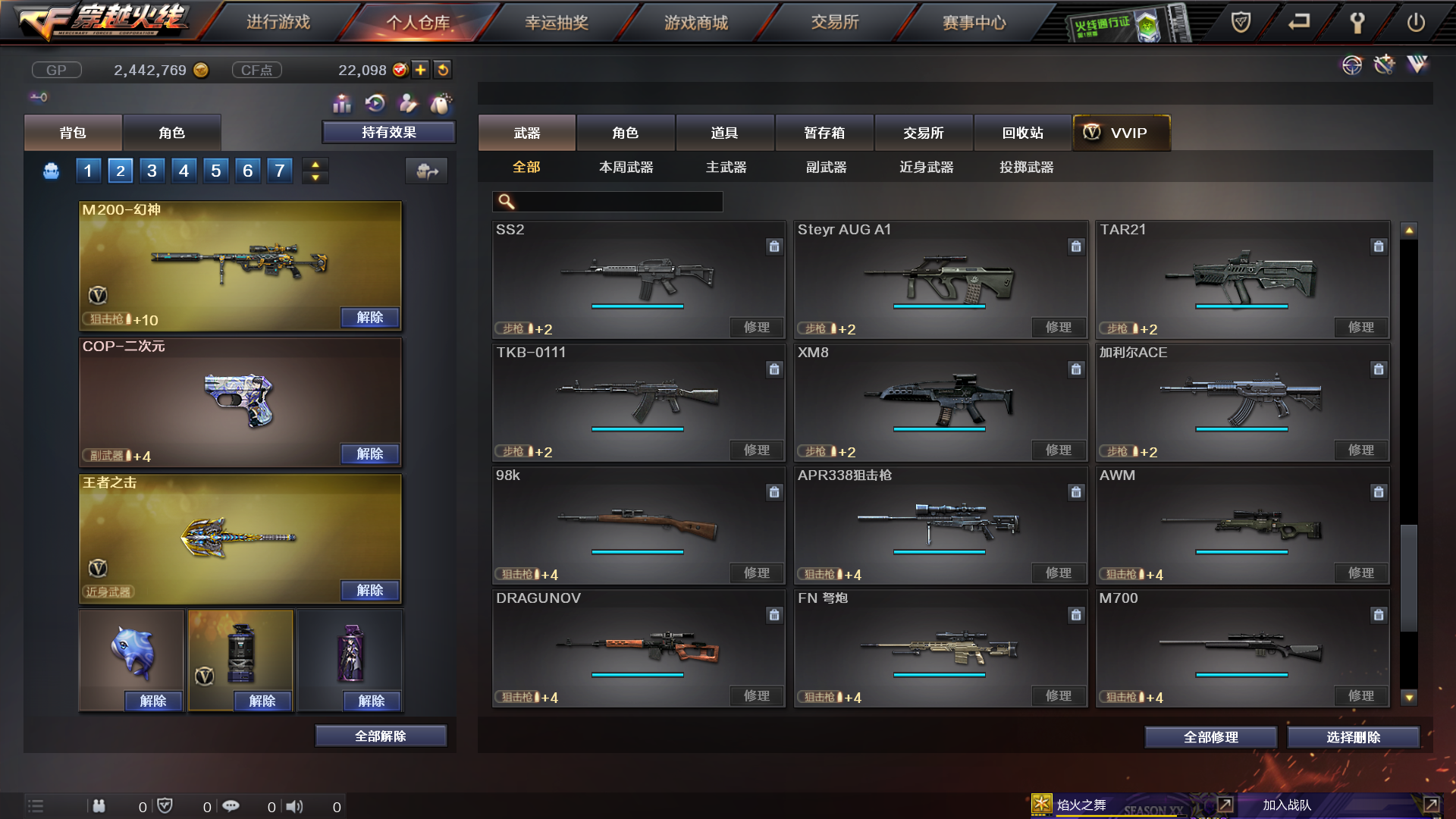Repair all weapons with 全部修理

pyautogui.click(x=1210, y=737)
